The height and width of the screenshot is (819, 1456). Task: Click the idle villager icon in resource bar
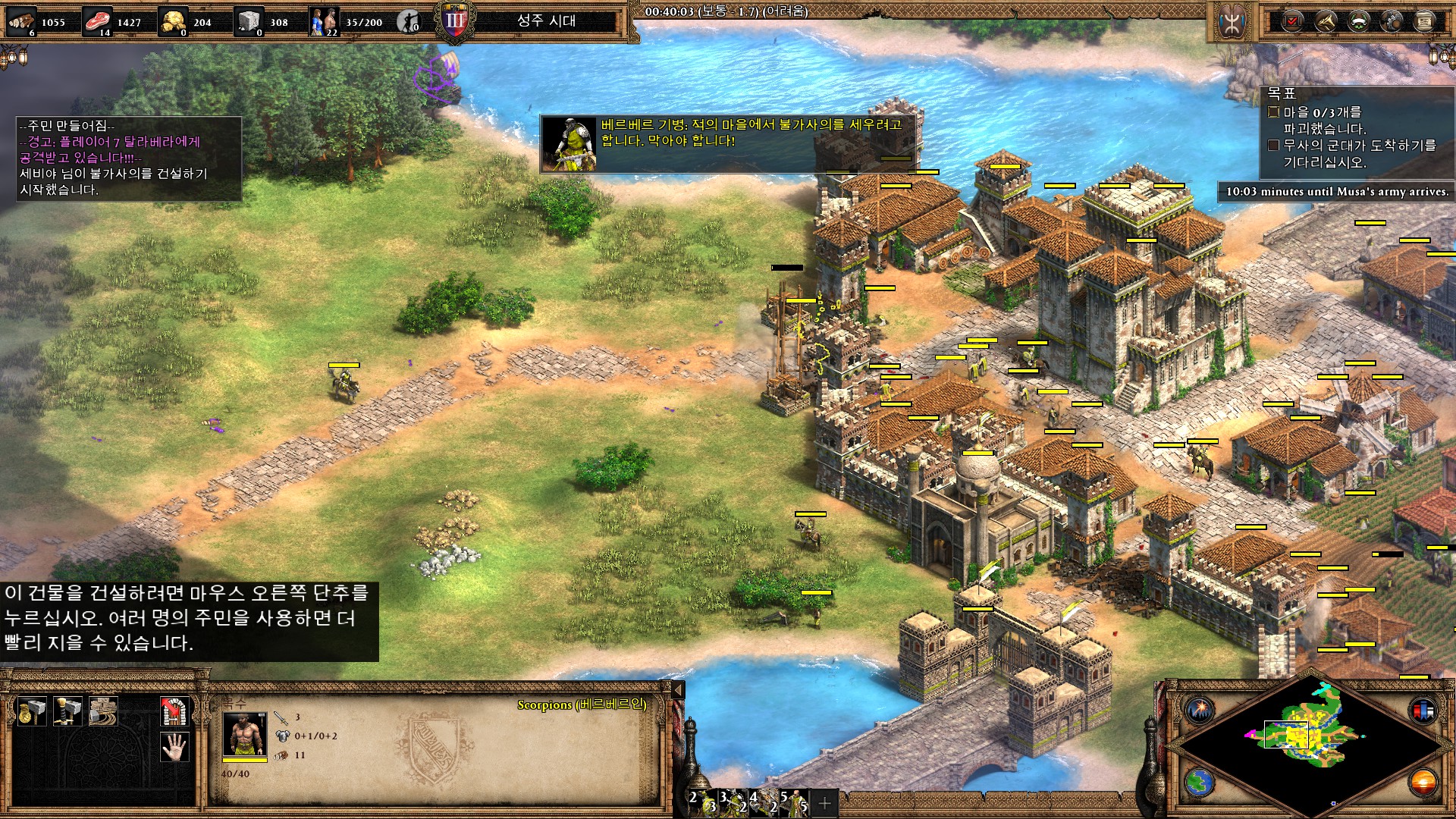click(x=409, y=21)
